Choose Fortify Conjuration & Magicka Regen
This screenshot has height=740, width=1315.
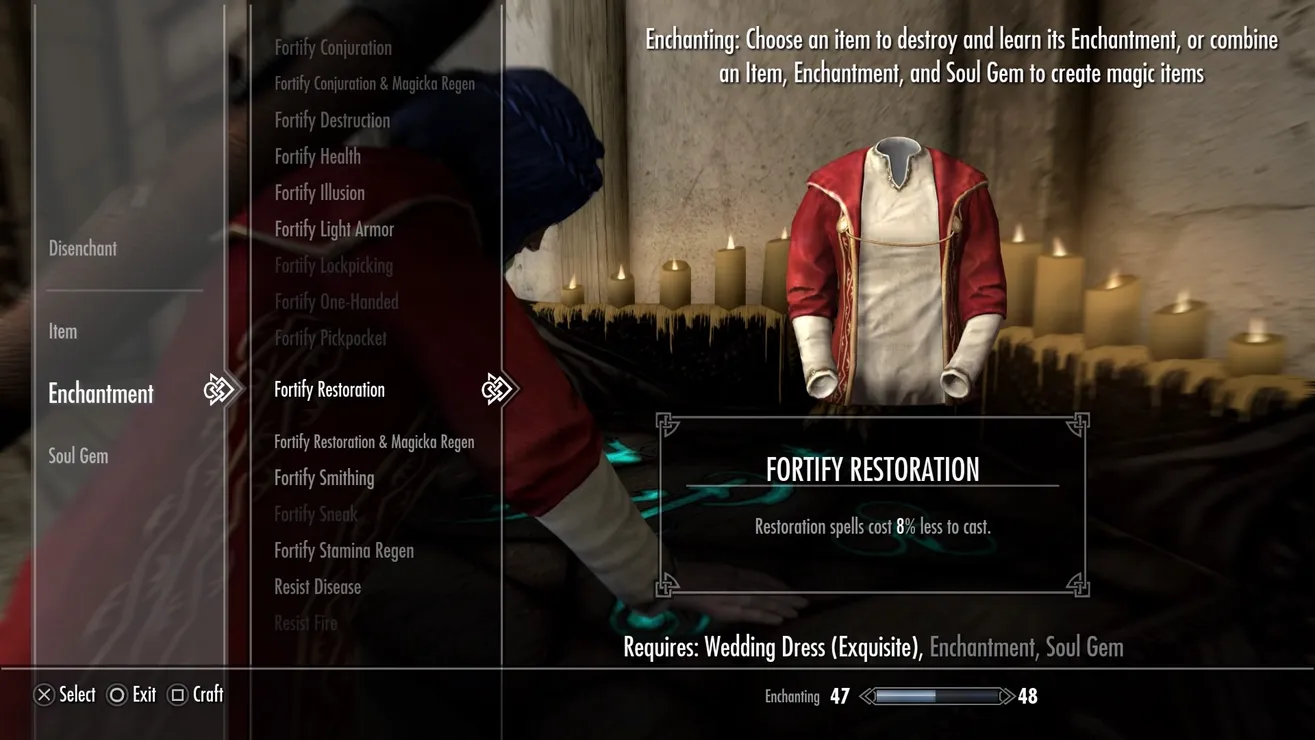(374, 84)
